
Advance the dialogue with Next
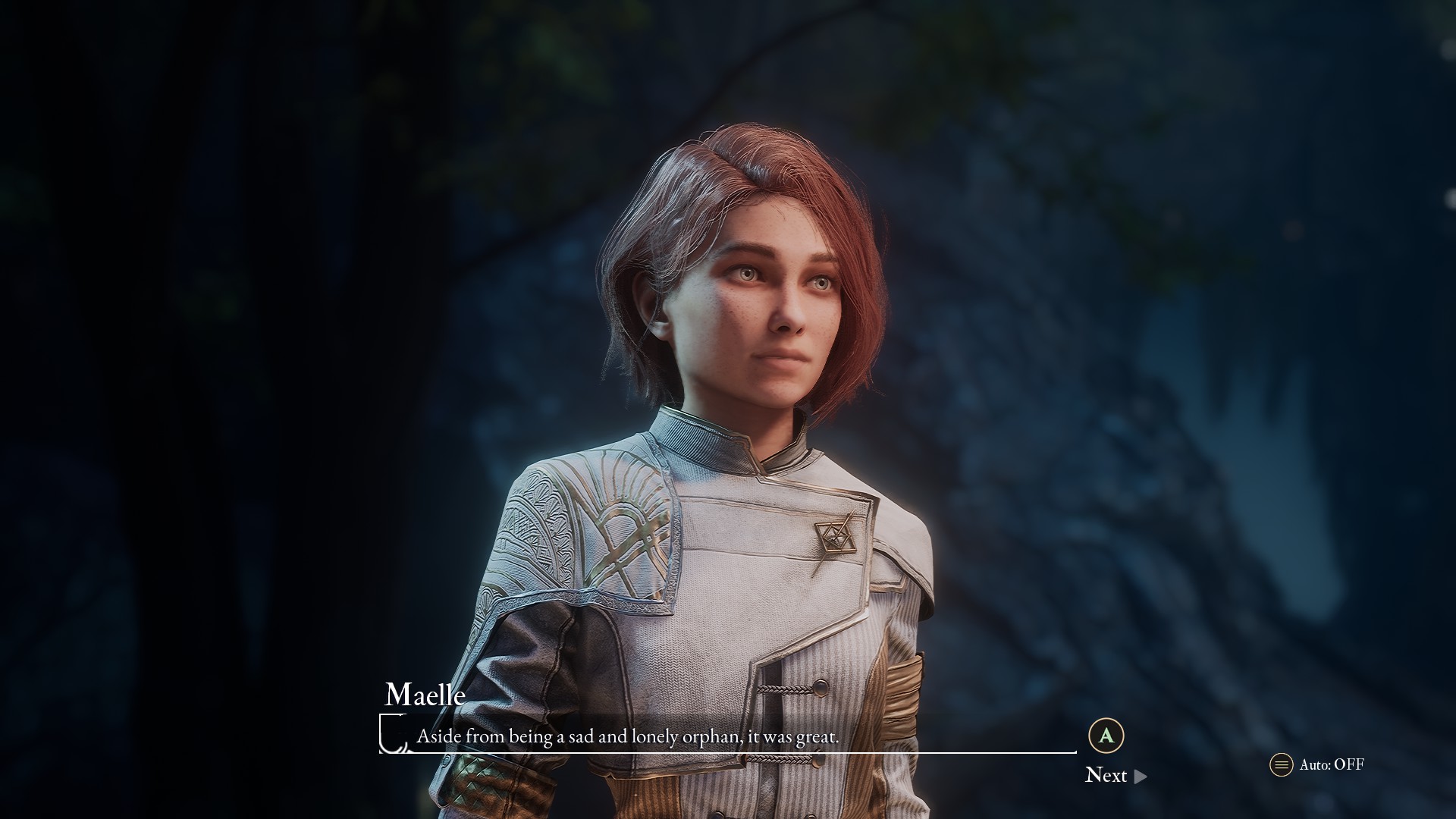[x=1115, y=775]
